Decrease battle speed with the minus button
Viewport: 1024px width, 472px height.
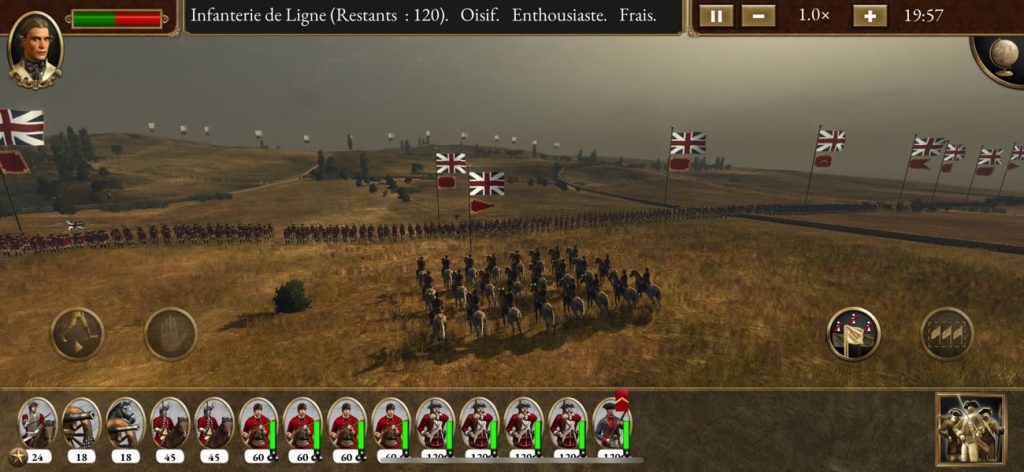[759, 16]
